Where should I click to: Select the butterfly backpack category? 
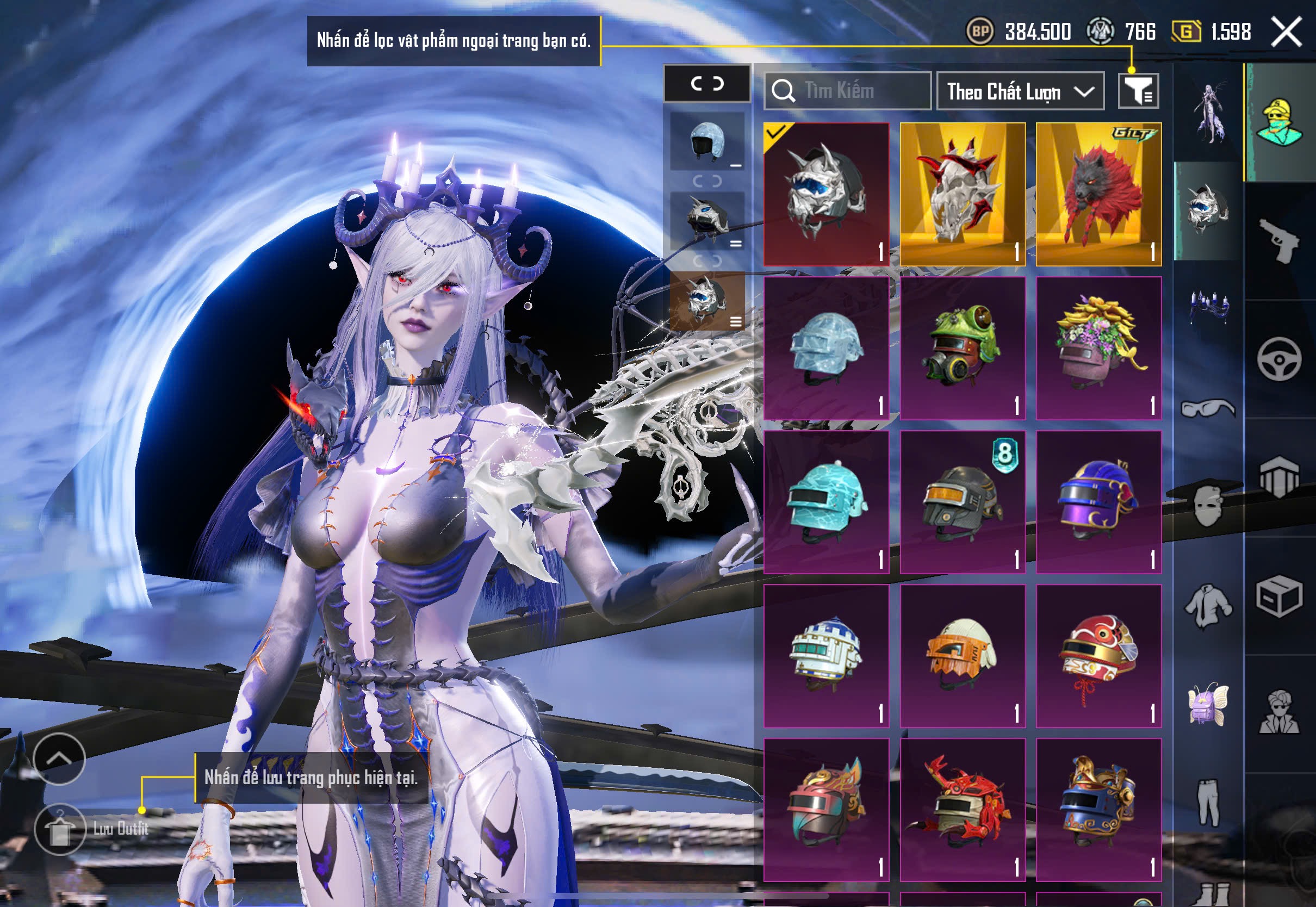point(1208,703)
